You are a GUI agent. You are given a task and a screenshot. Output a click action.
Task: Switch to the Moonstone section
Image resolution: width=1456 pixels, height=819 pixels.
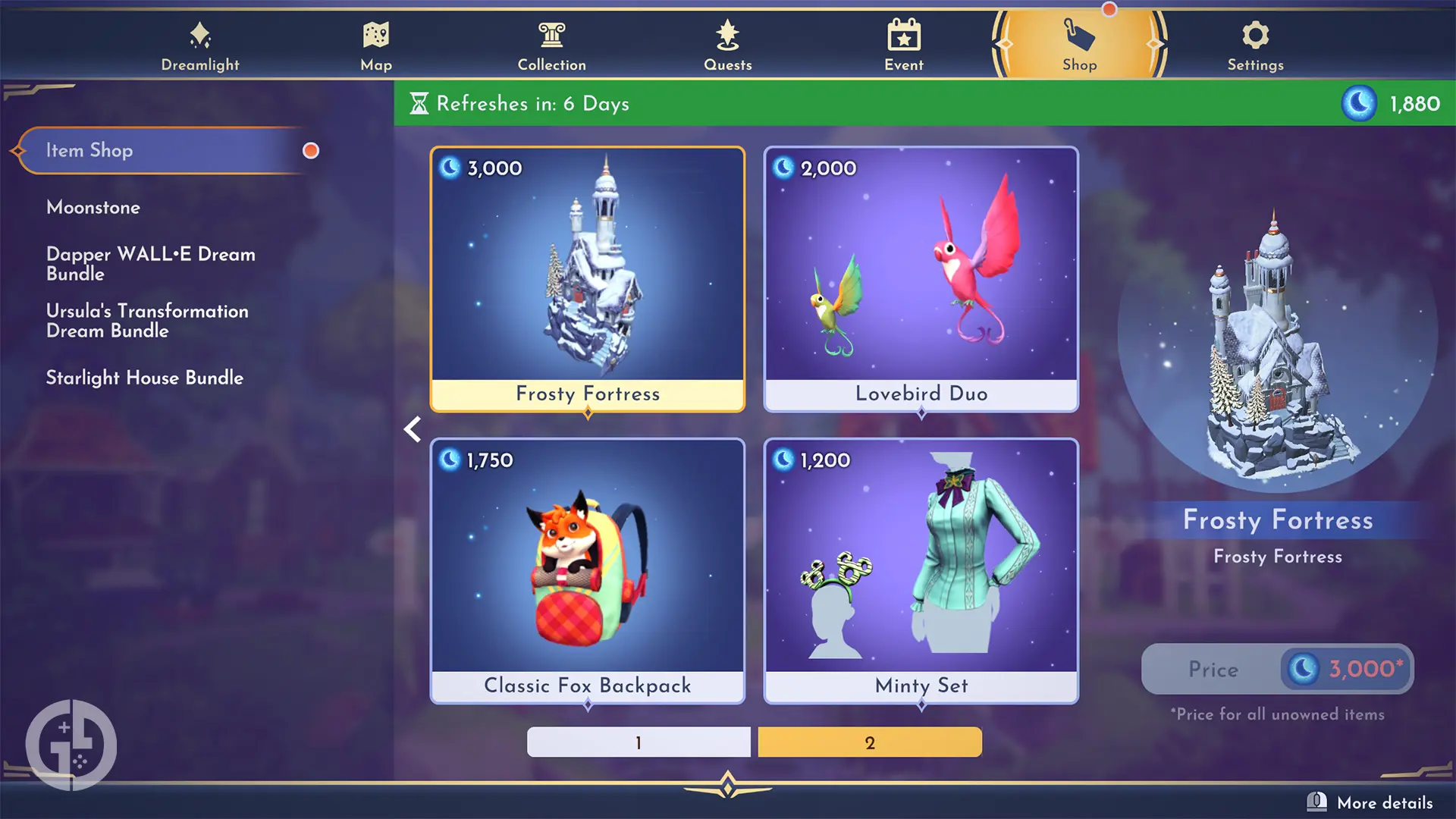(93, 207)
